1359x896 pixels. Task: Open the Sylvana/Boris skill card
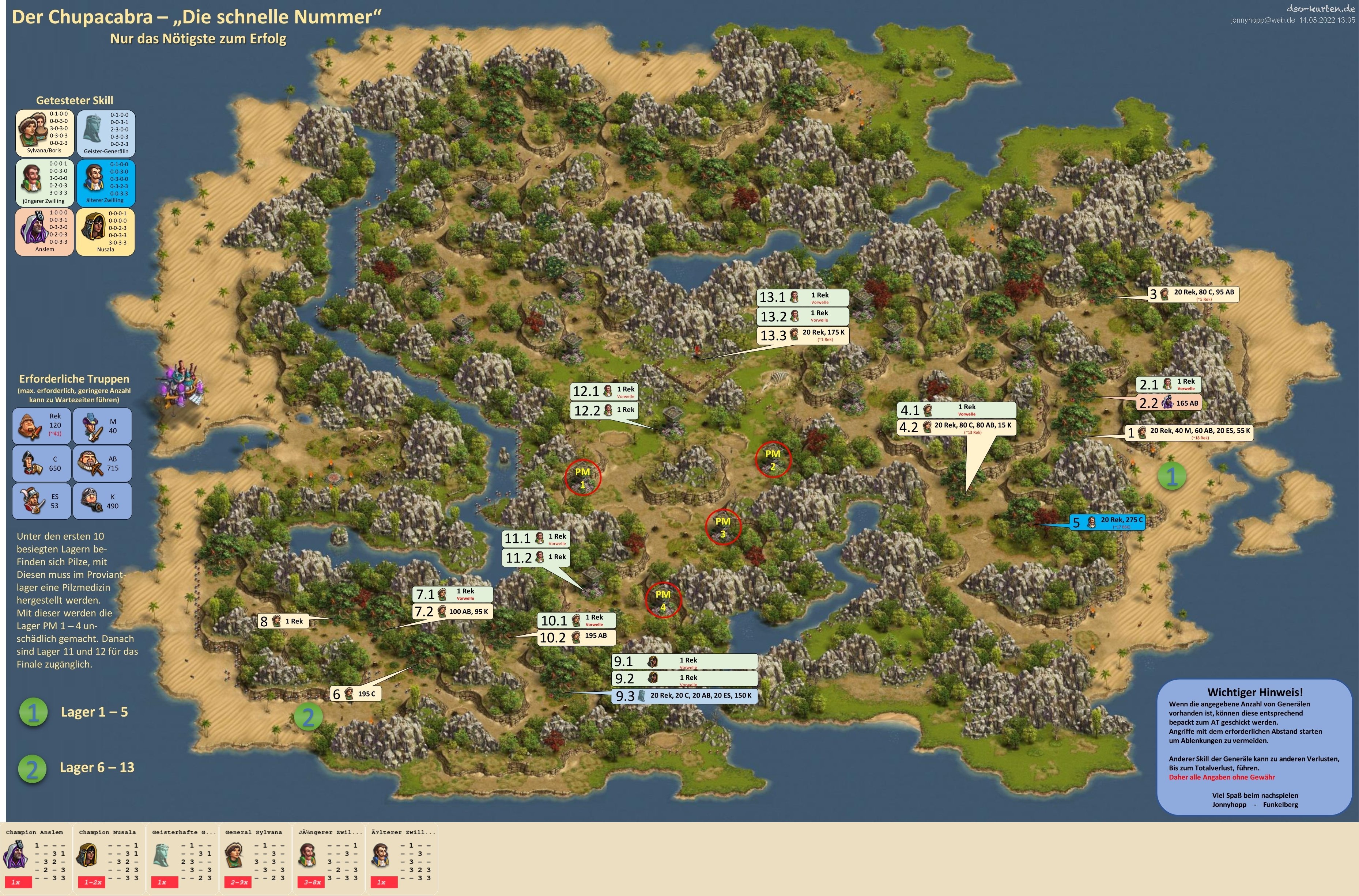click(x=45, y=133)
